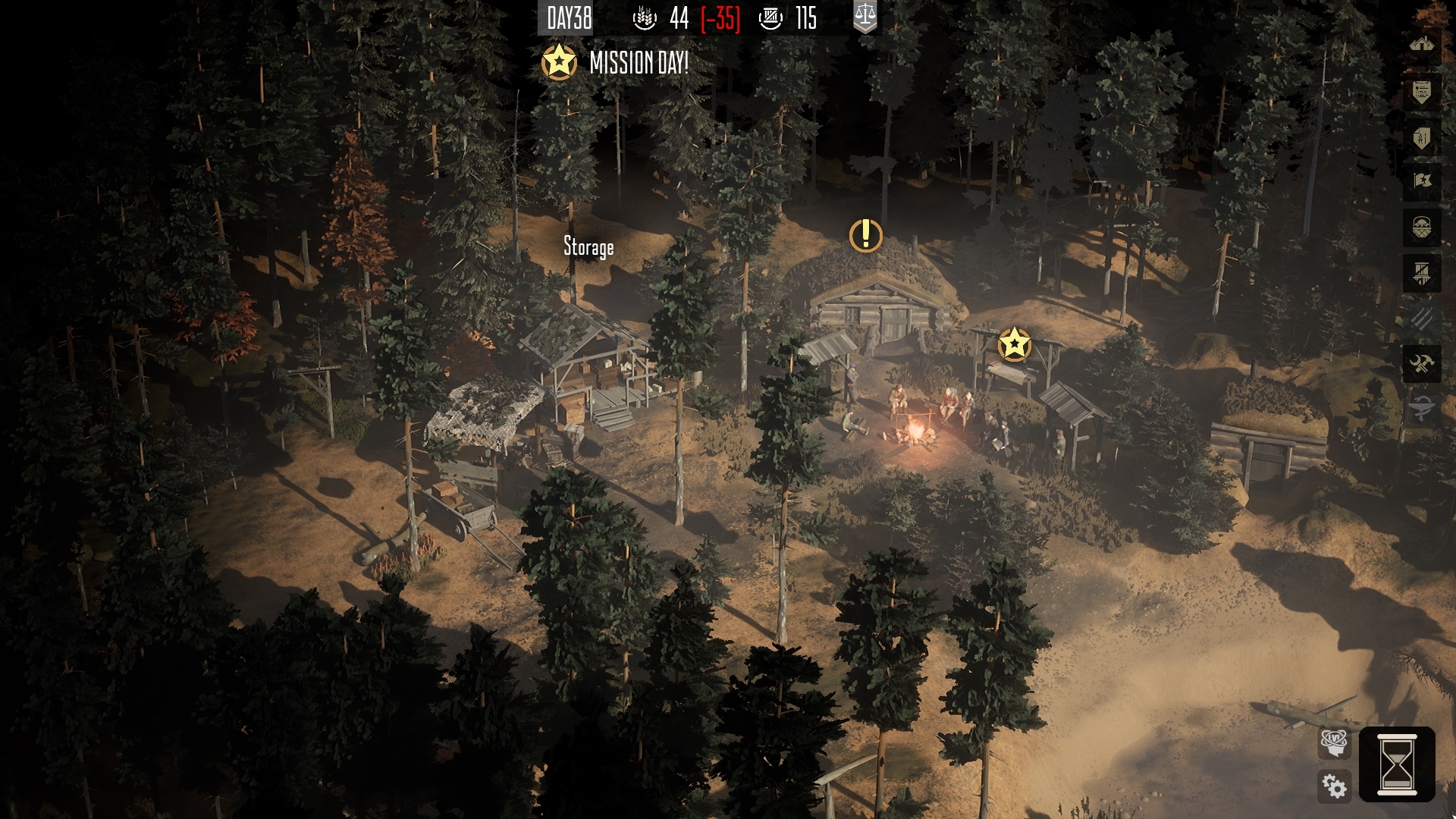This screenshot has width=1456, height=819.
Task: Open the medical snake bowl icon
Action: click(x=1421, y=409)
